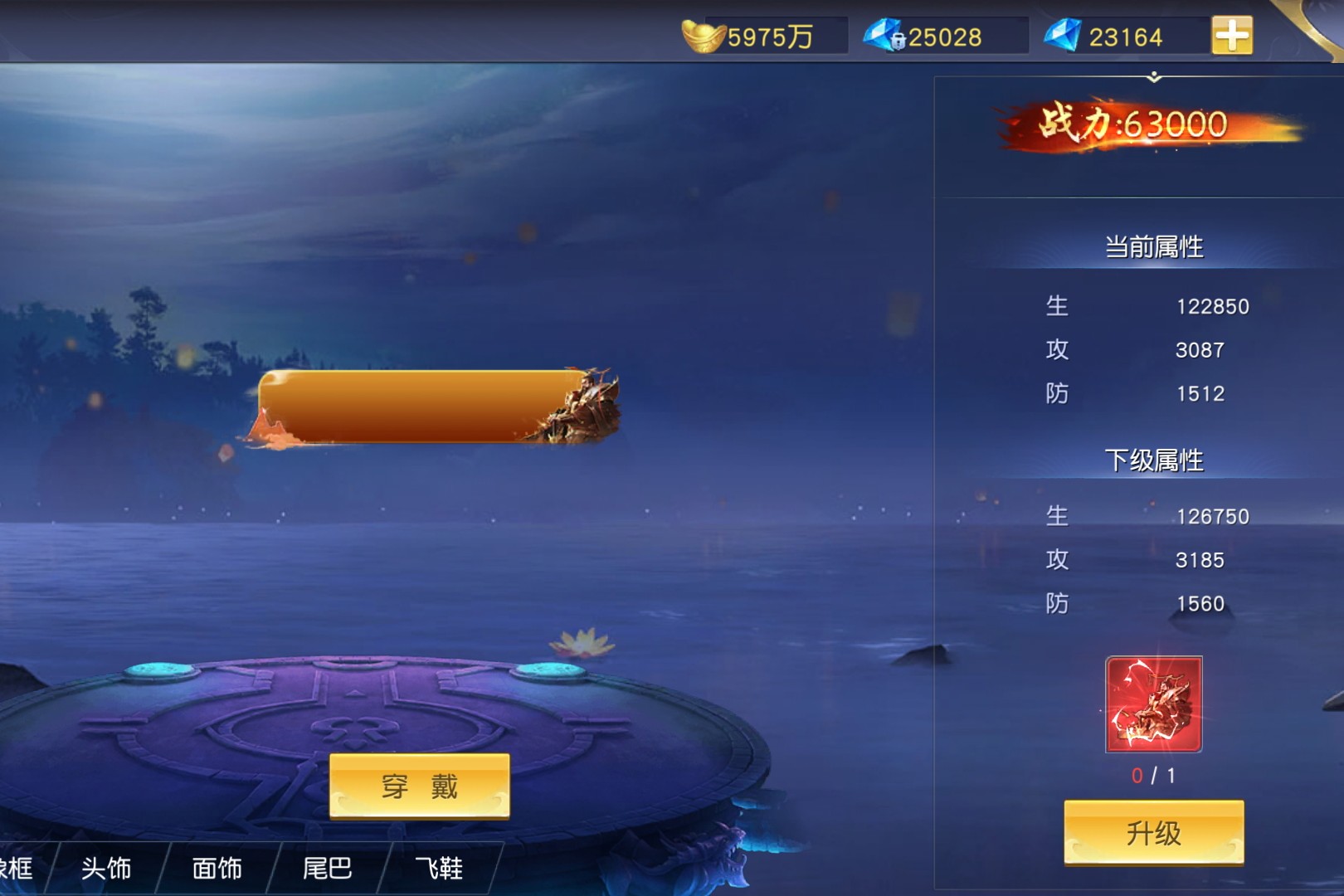1344x896 pixels.
Task: Choose the partially visible 框 tab
Action: point(18,869)
